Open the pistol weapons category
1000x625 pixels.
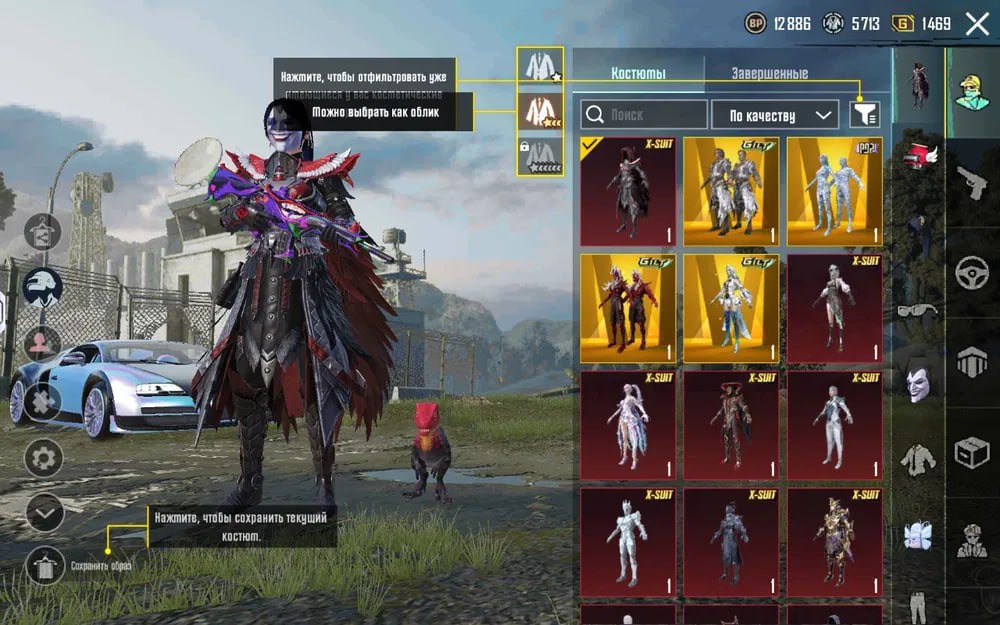tap(971, 183)
